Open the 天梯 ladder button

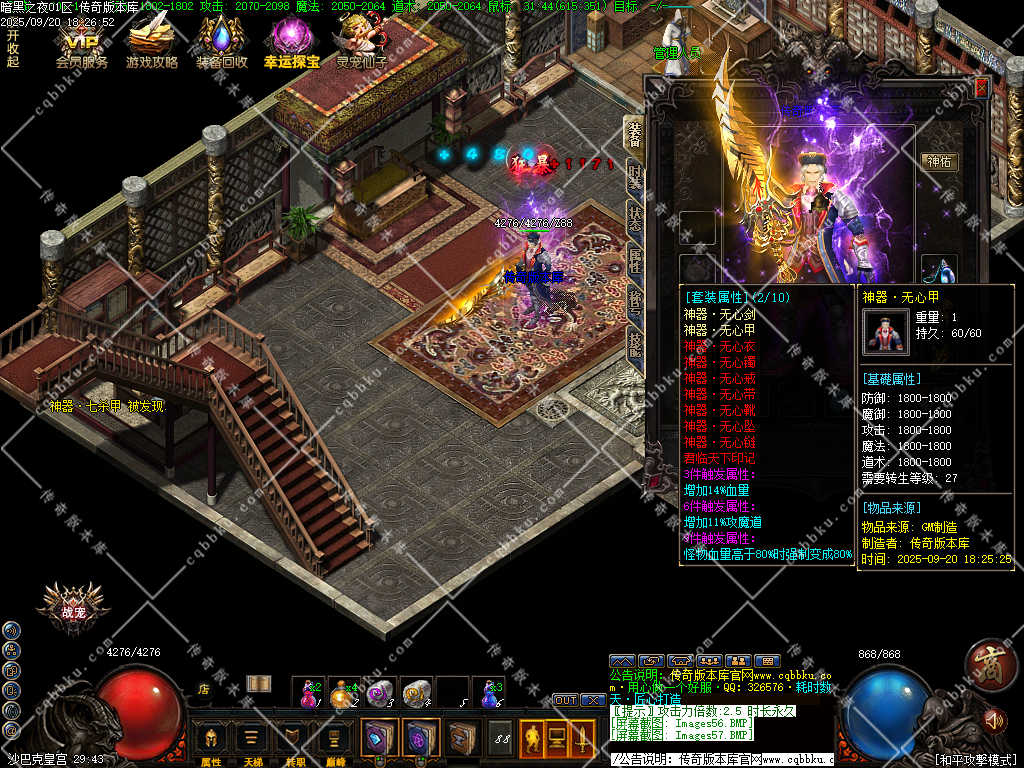pos(253,740)
